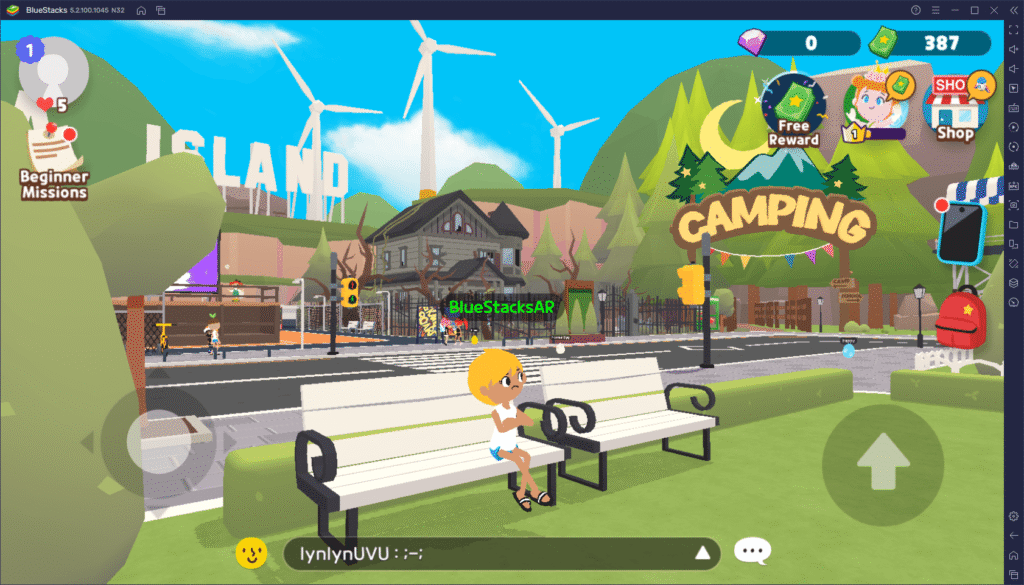This screenshot has height=585, width=1024.
Task: Expand the chat log bar
Action: (x=703, y=553)
